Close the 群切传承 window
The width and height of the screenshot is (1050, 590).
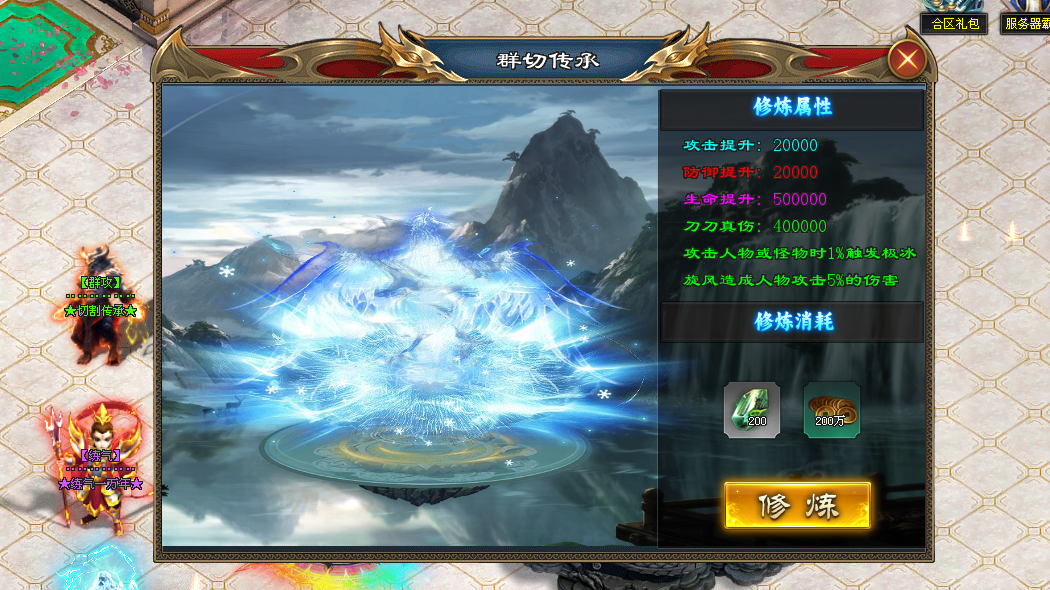[907, 60]
